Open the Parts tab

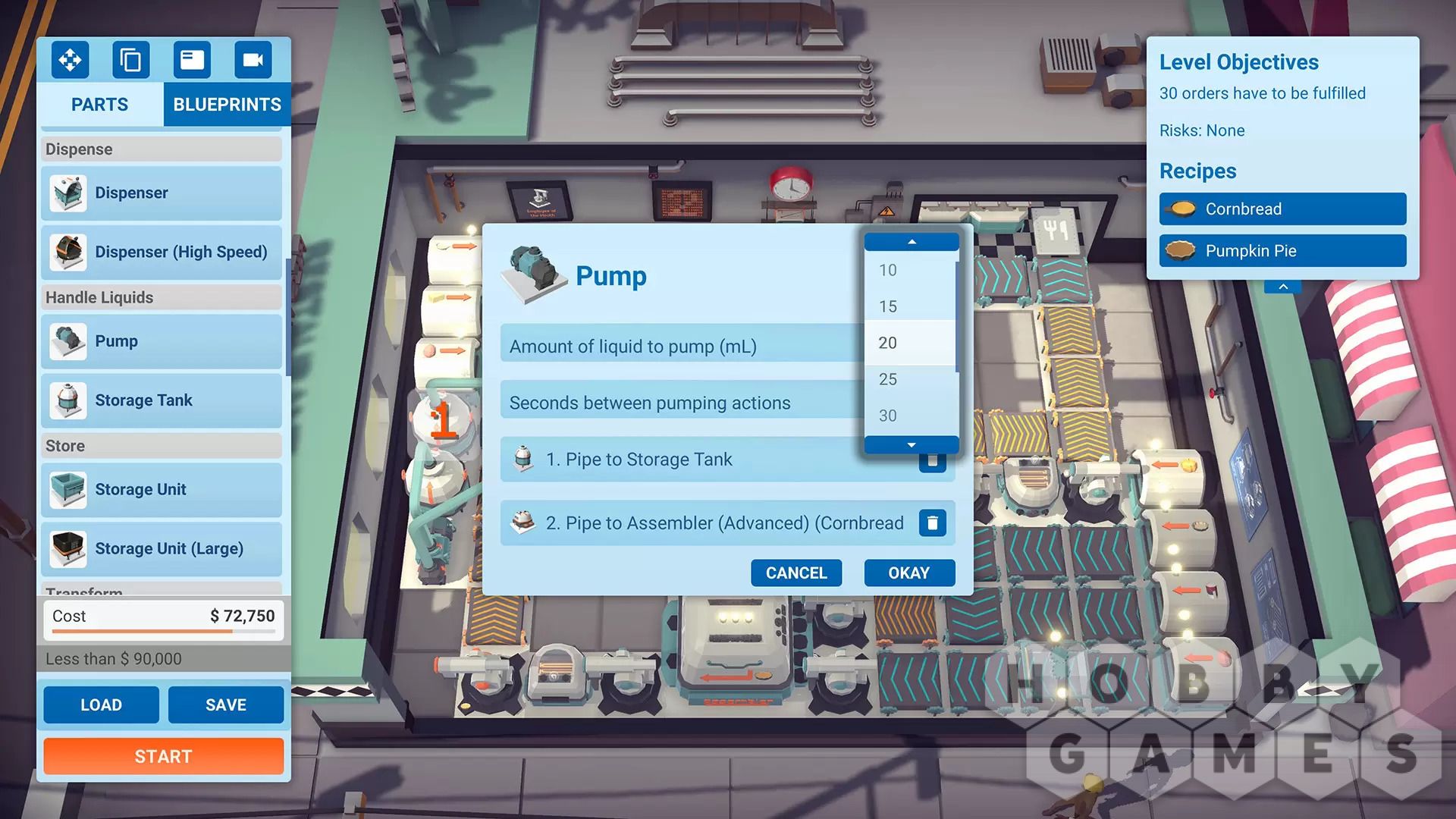[99, 105]
